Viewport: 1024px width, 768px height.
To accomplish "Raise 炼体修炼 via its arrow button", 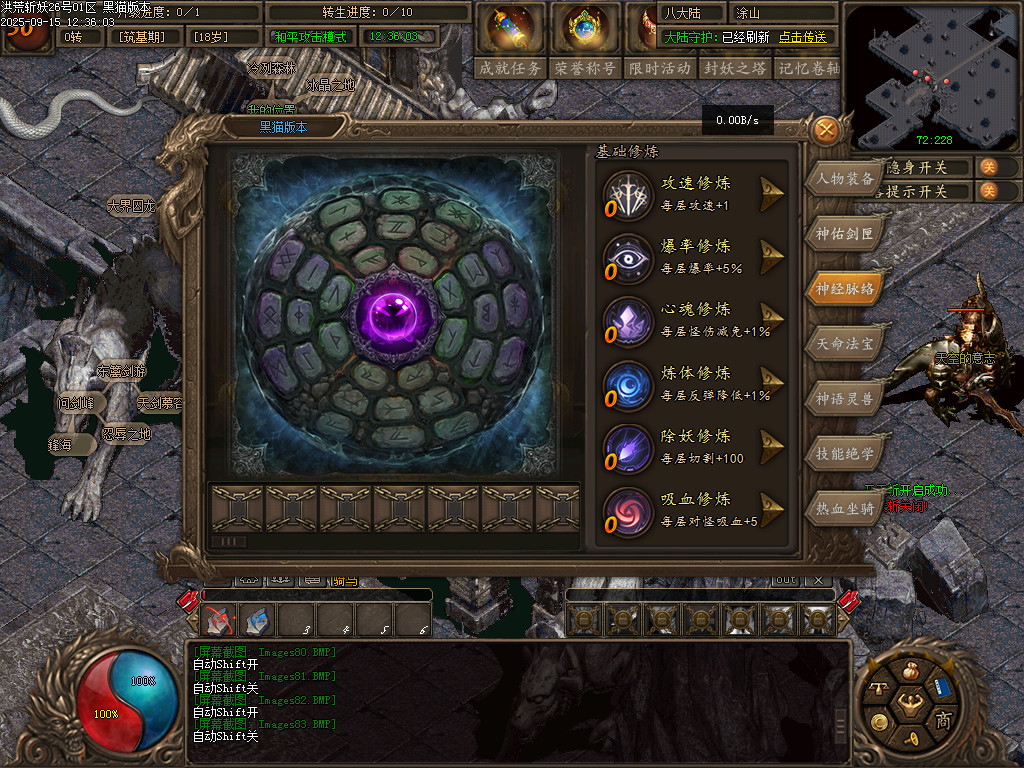I will tap(771, 384).
